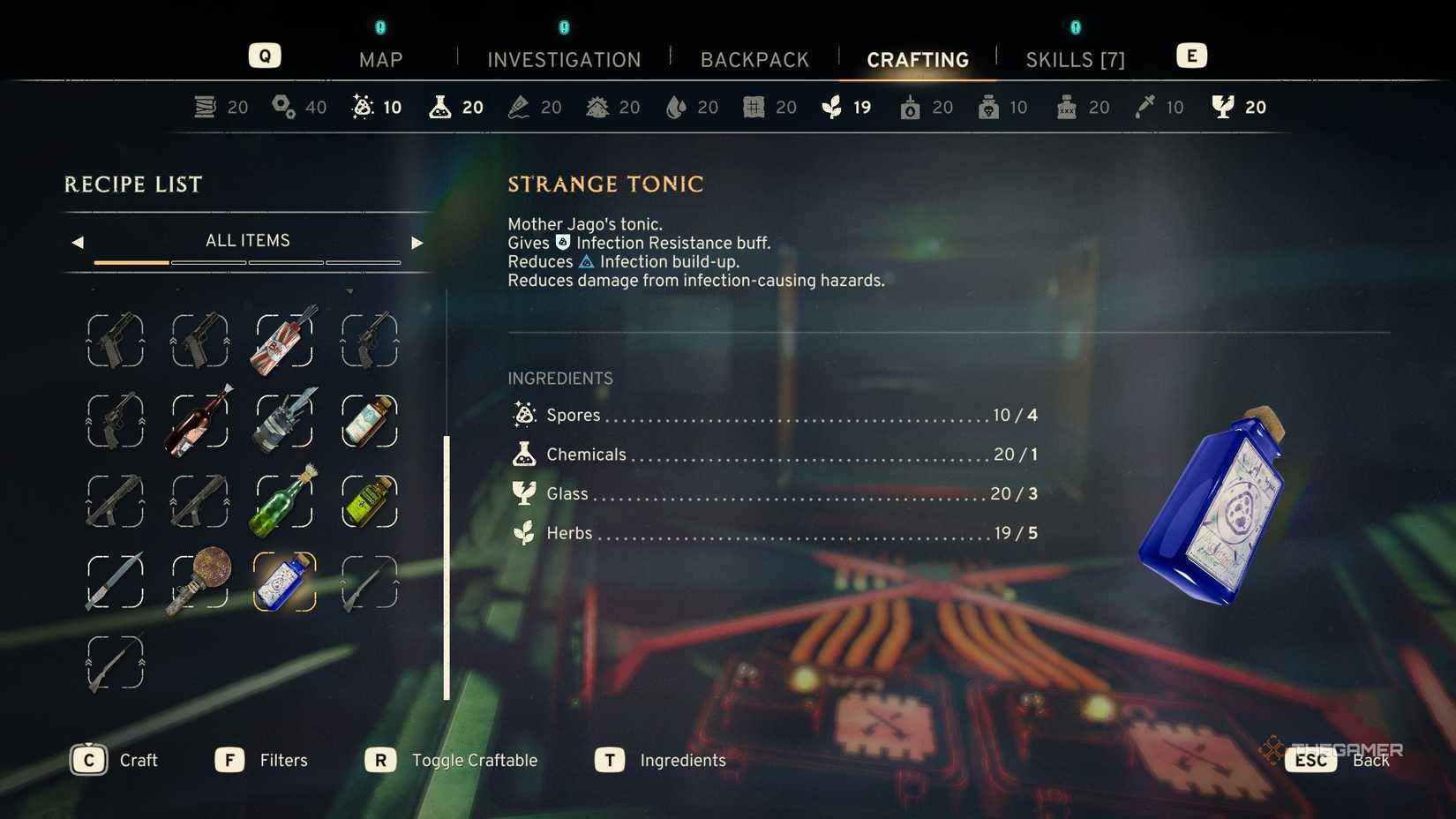This screenshot has width=1456, height=819.
Task: Select the Strange Tonic blue bottle recipe
Action: [x=282, y=582]
